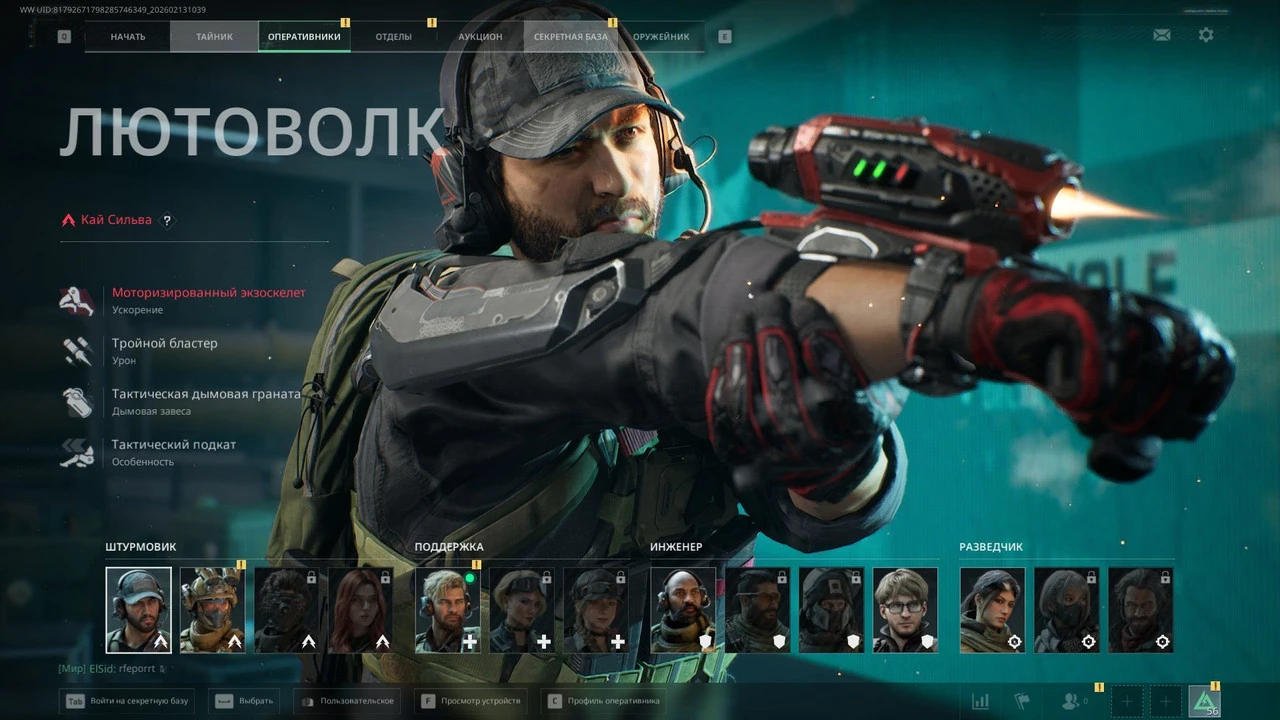This screenshot has height=720, width=1280.
Task: Select the Тройной бластер ability
Action: point(164,343)
